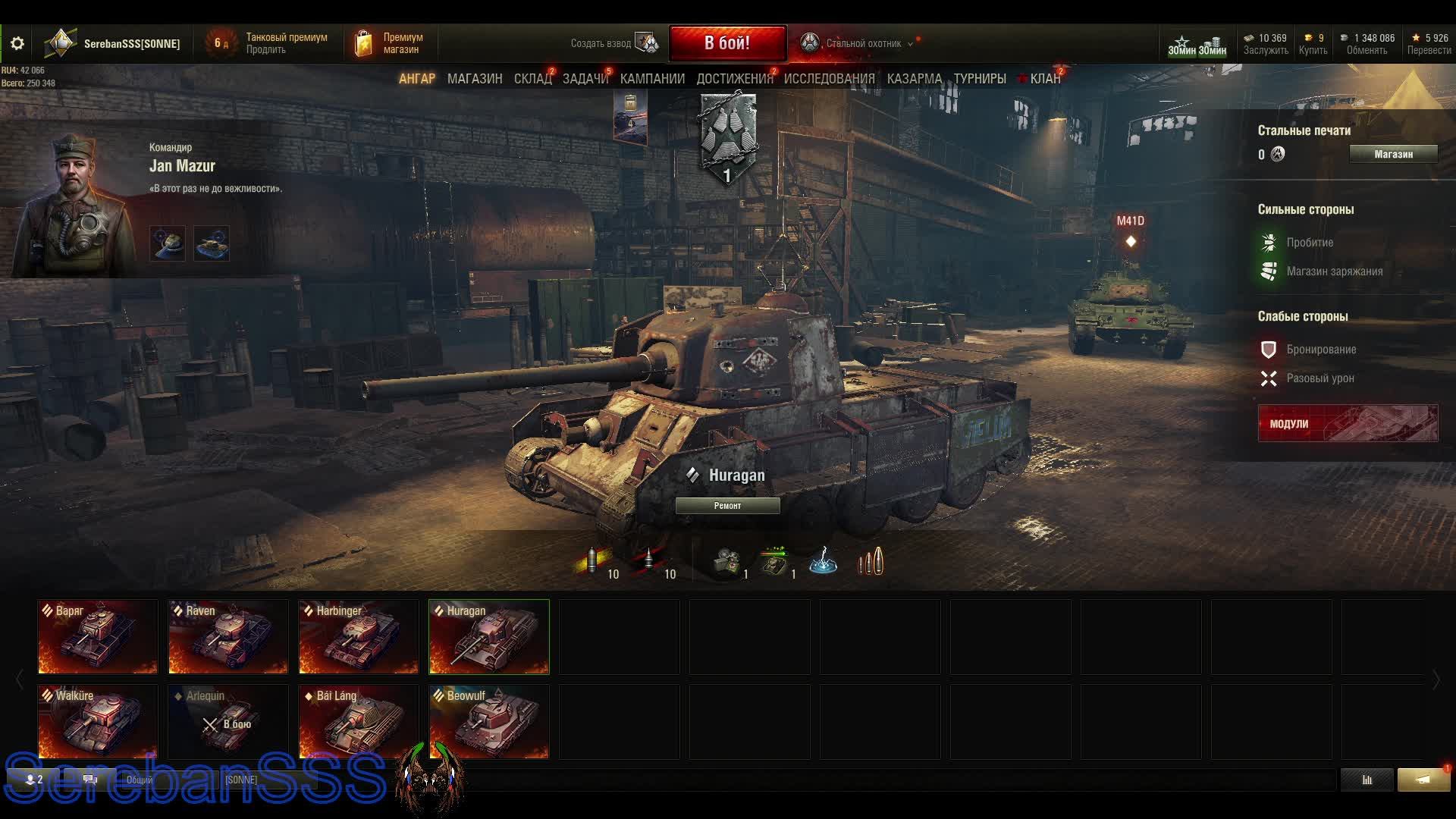Image resolution: width=1456 pixels, height=819 pixels.
Task: Switch to the МАГАЗИН tab
Action: click(475, 79)
